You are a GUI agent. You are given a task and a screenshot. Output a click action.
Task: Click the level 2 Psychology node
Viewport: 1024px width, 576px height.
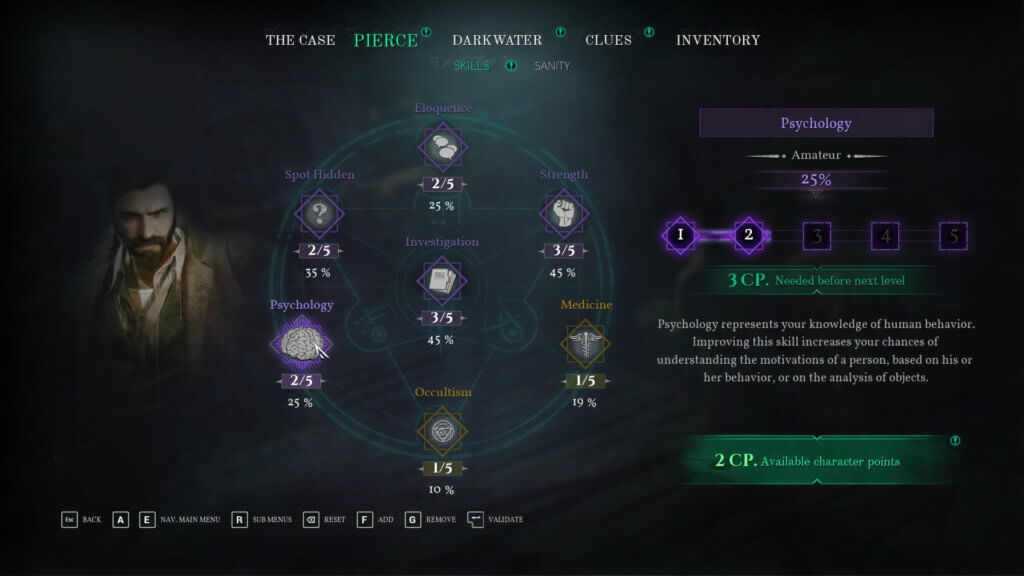point(749,236)
